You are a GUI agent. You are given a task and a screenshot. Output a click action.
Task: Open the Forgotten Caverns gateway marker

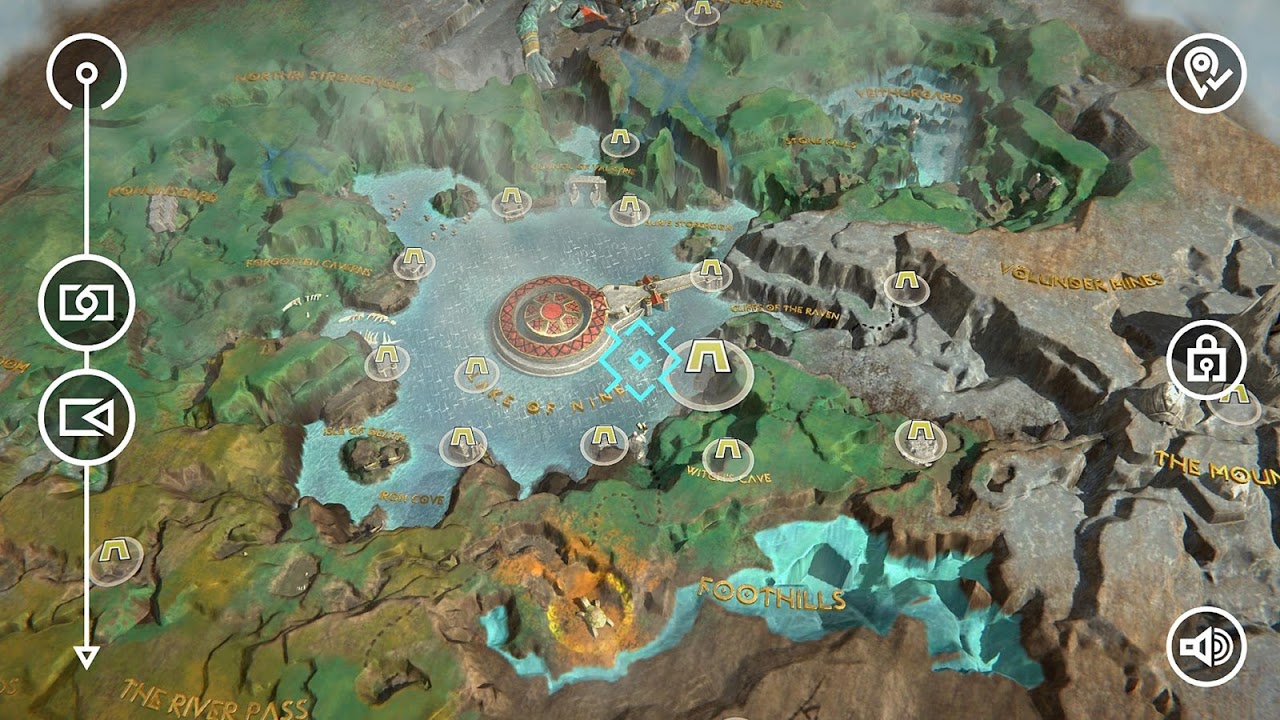coord(413,262)
